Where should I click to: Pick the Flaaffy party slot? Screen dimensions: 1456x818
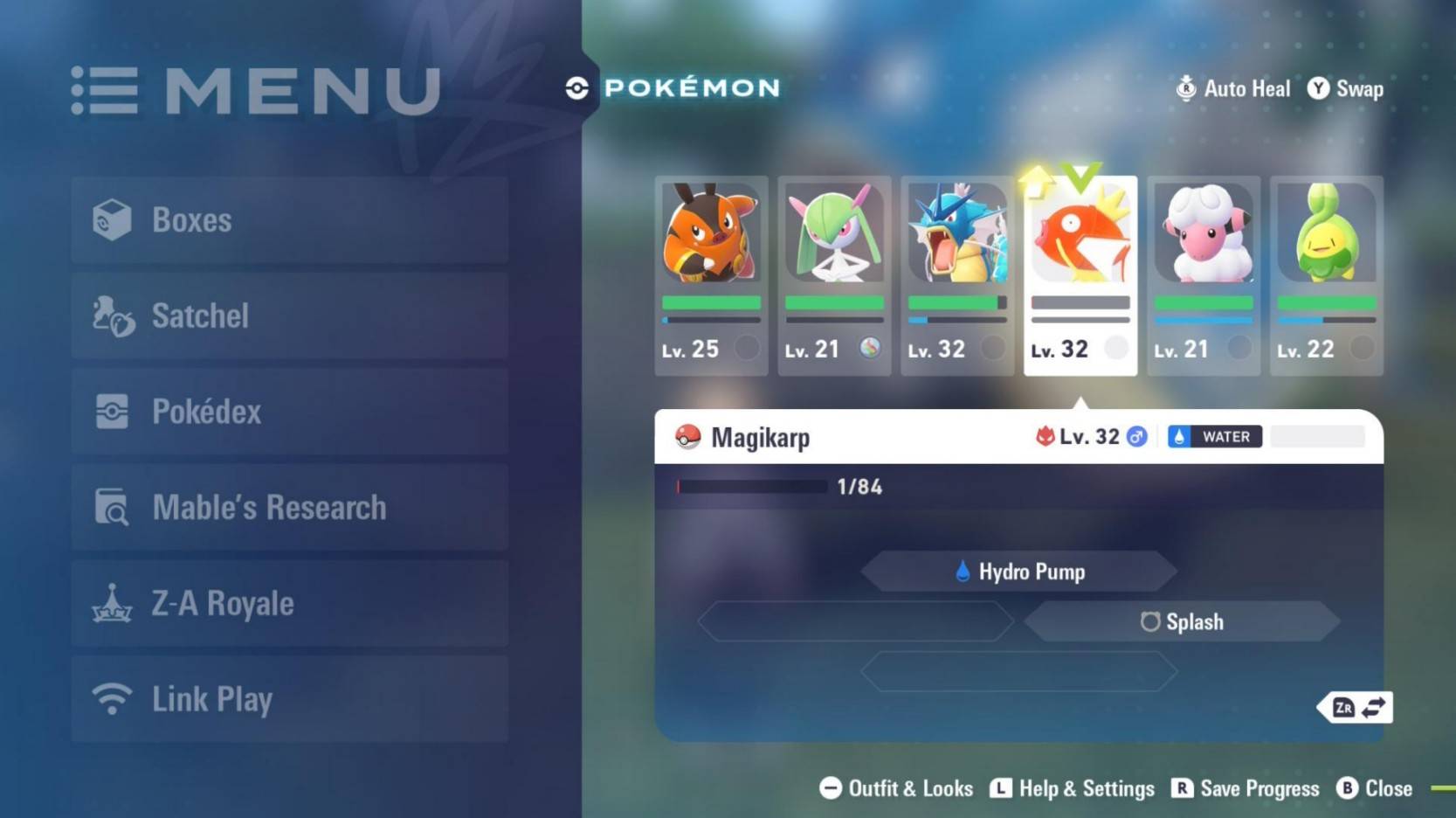(1204, 274)
